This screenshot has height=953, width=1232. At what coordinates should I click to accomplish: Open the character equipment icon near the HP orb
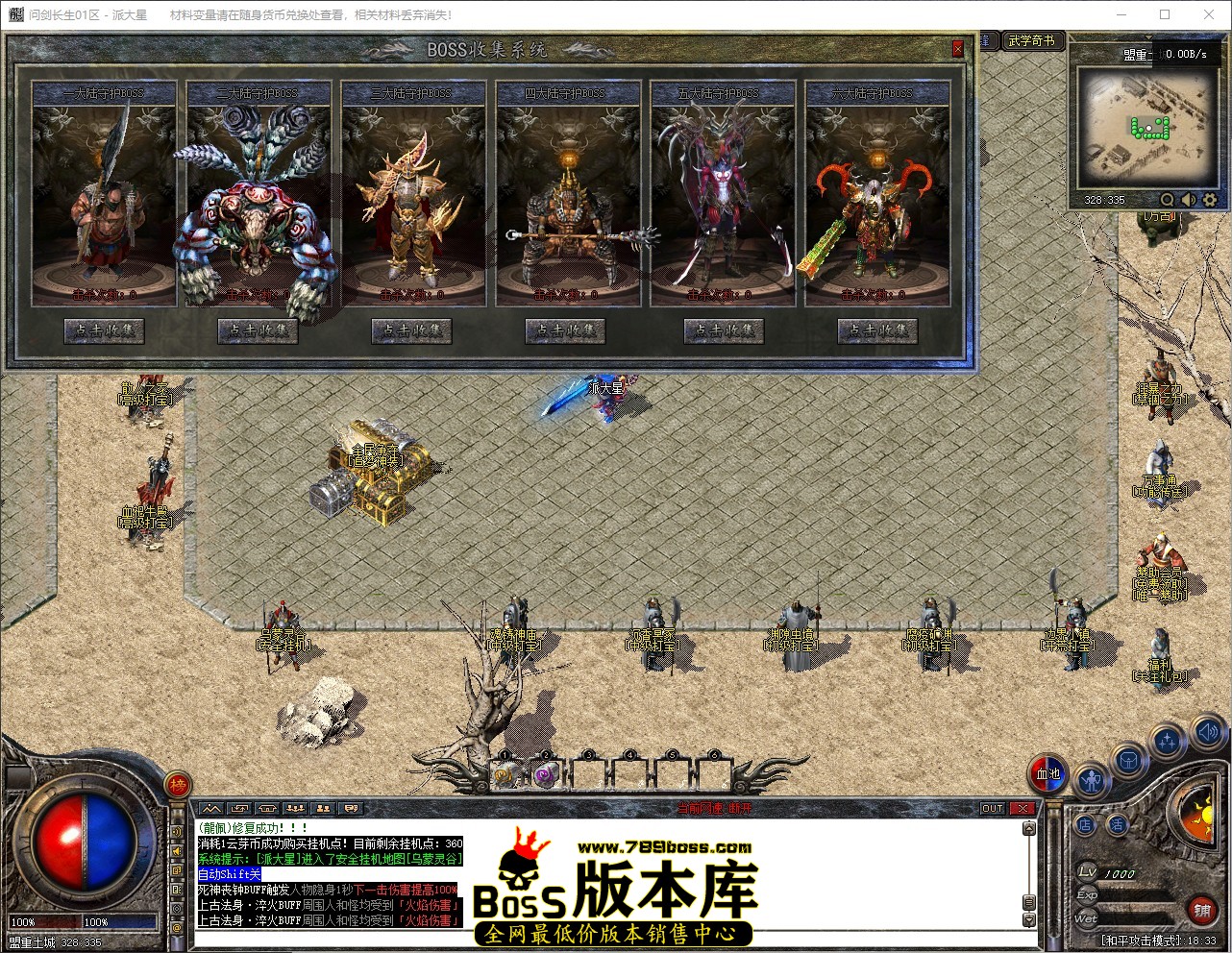[1092, 781]
